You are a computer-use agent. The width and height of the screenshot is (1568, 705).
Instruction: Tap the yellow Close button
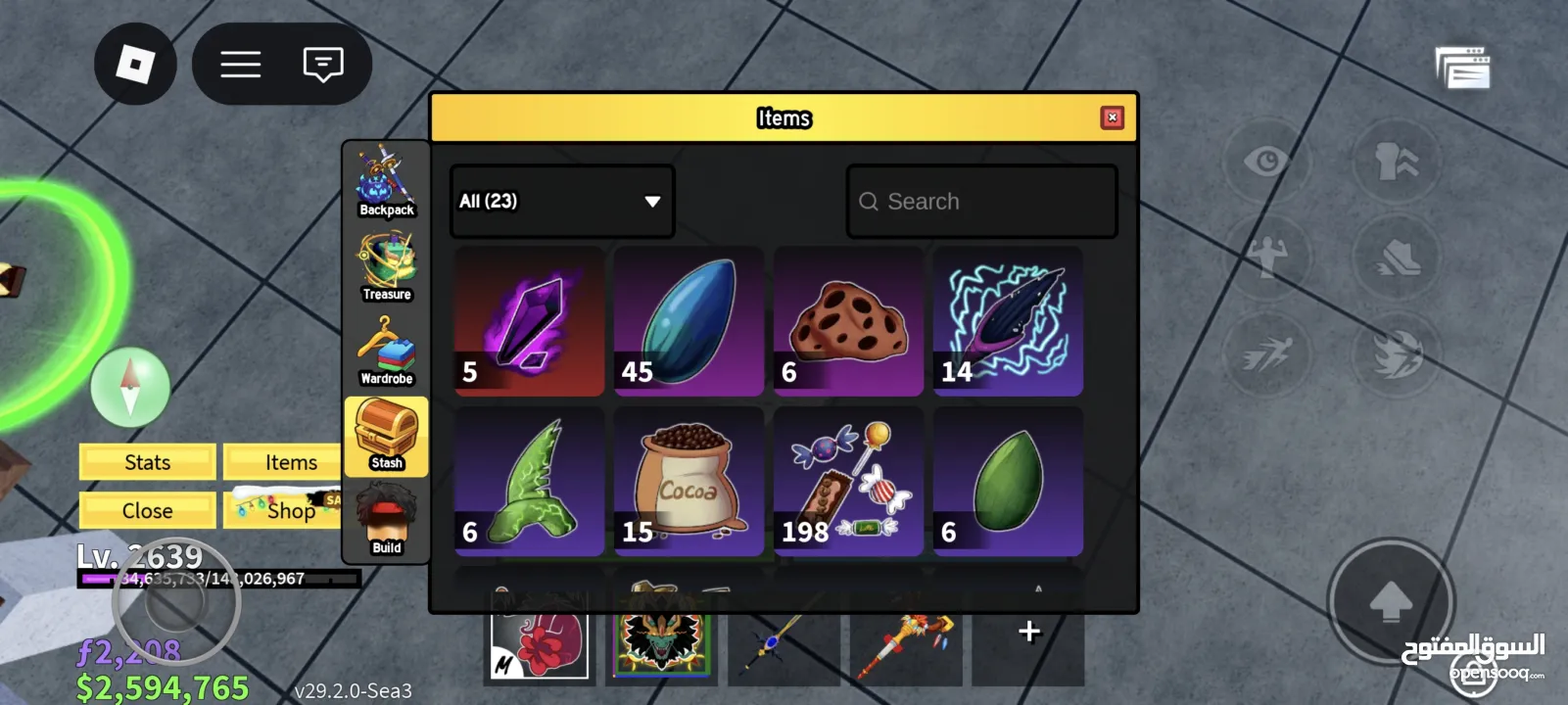pos(147,510)
